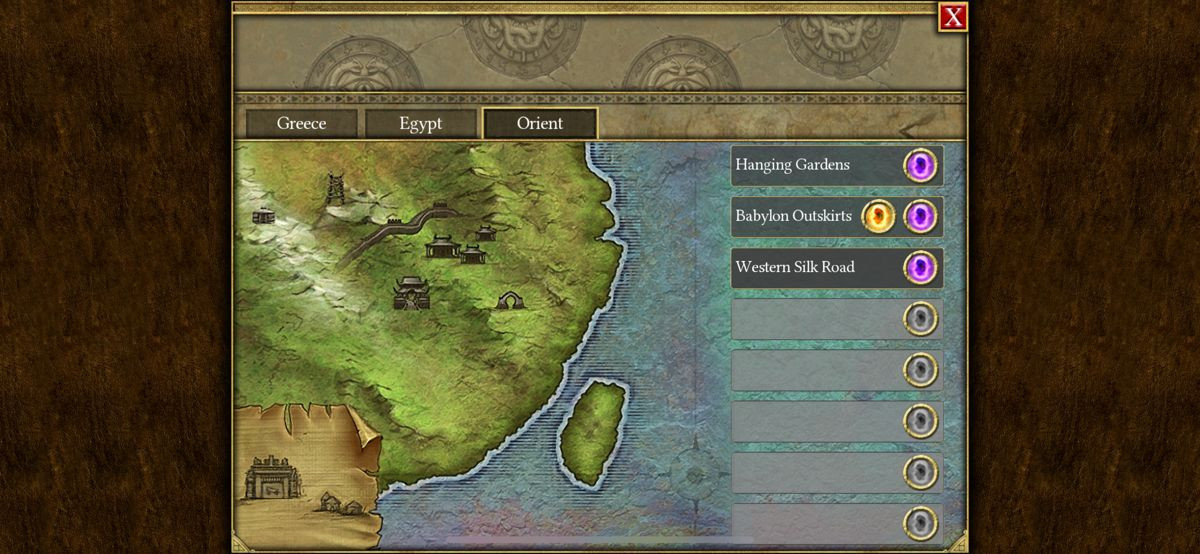The height and width of the screenshot is (554, 1200).
Task: Close the portal map with the red X
Action: coord(953,17)
